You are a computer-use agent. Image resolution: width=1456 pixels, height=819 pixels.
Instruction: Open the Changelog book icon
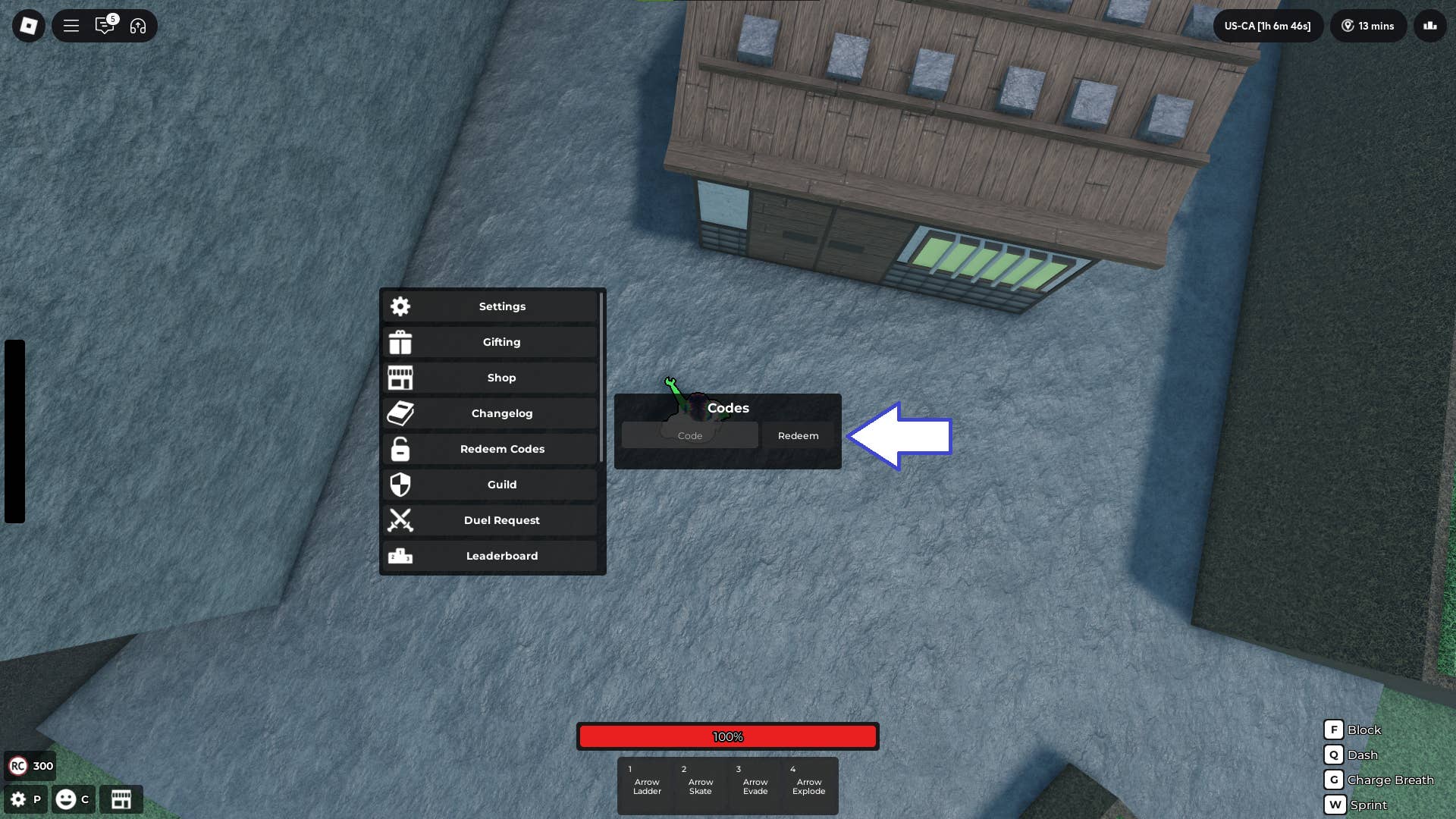[x=400, y=413]
